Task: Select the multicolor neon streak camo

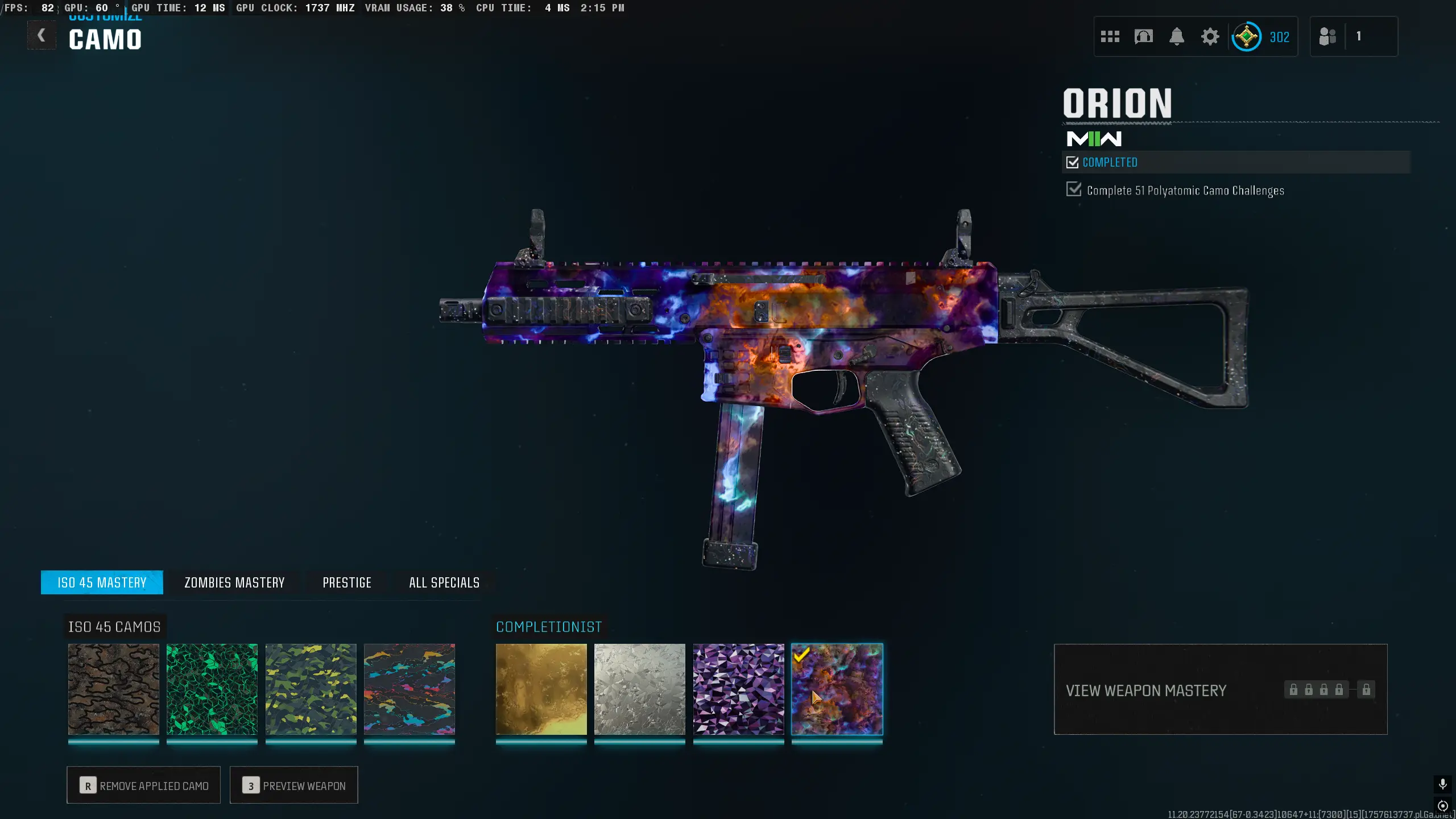Action: pyautogui.click(x=409, y=689)
